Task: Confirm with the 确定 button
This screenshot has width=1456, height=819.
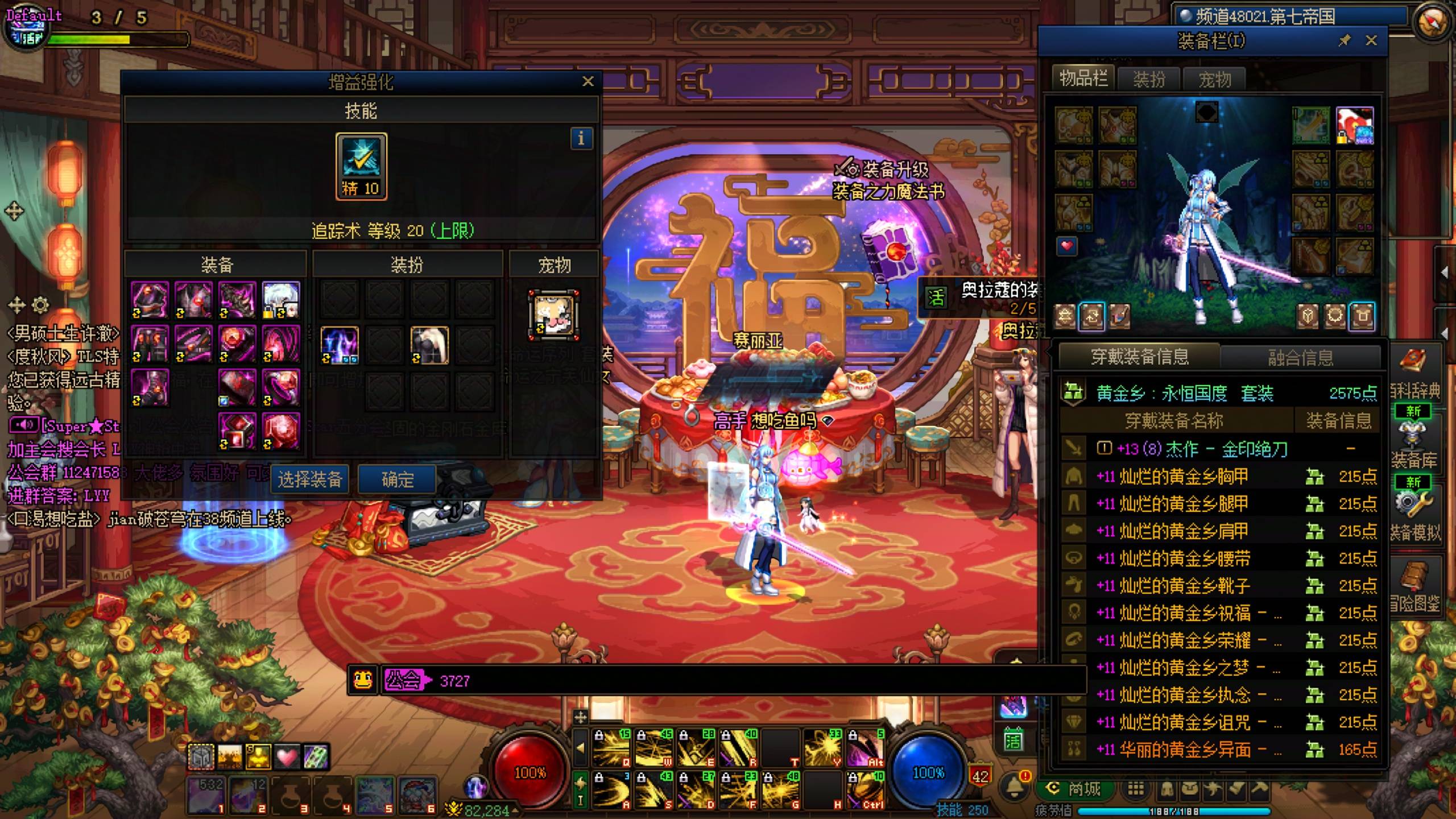Action: pos(397,479)
